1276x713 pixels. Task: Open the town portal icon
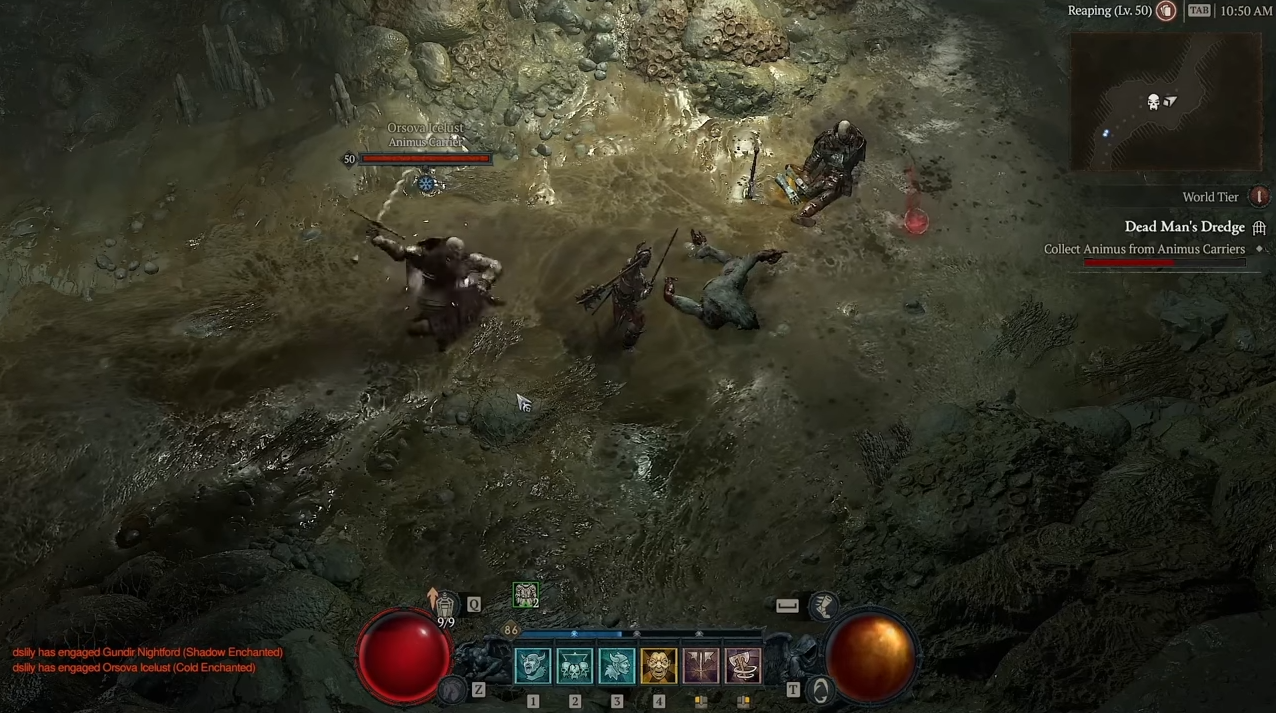821,690
